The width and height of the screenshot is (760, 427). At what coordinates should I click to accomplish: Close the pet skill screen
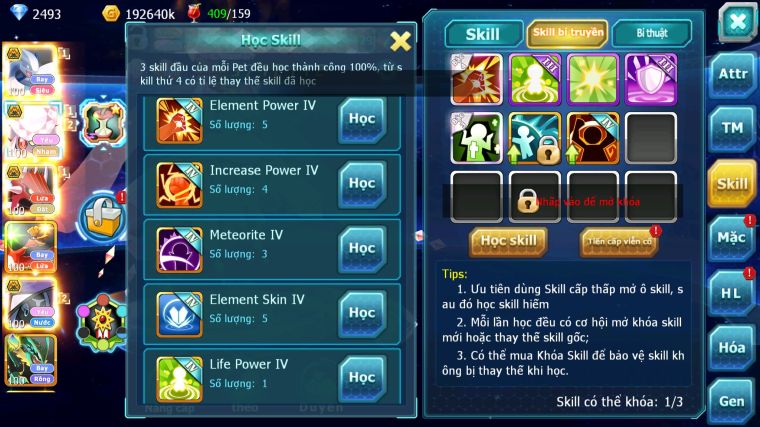736,23
